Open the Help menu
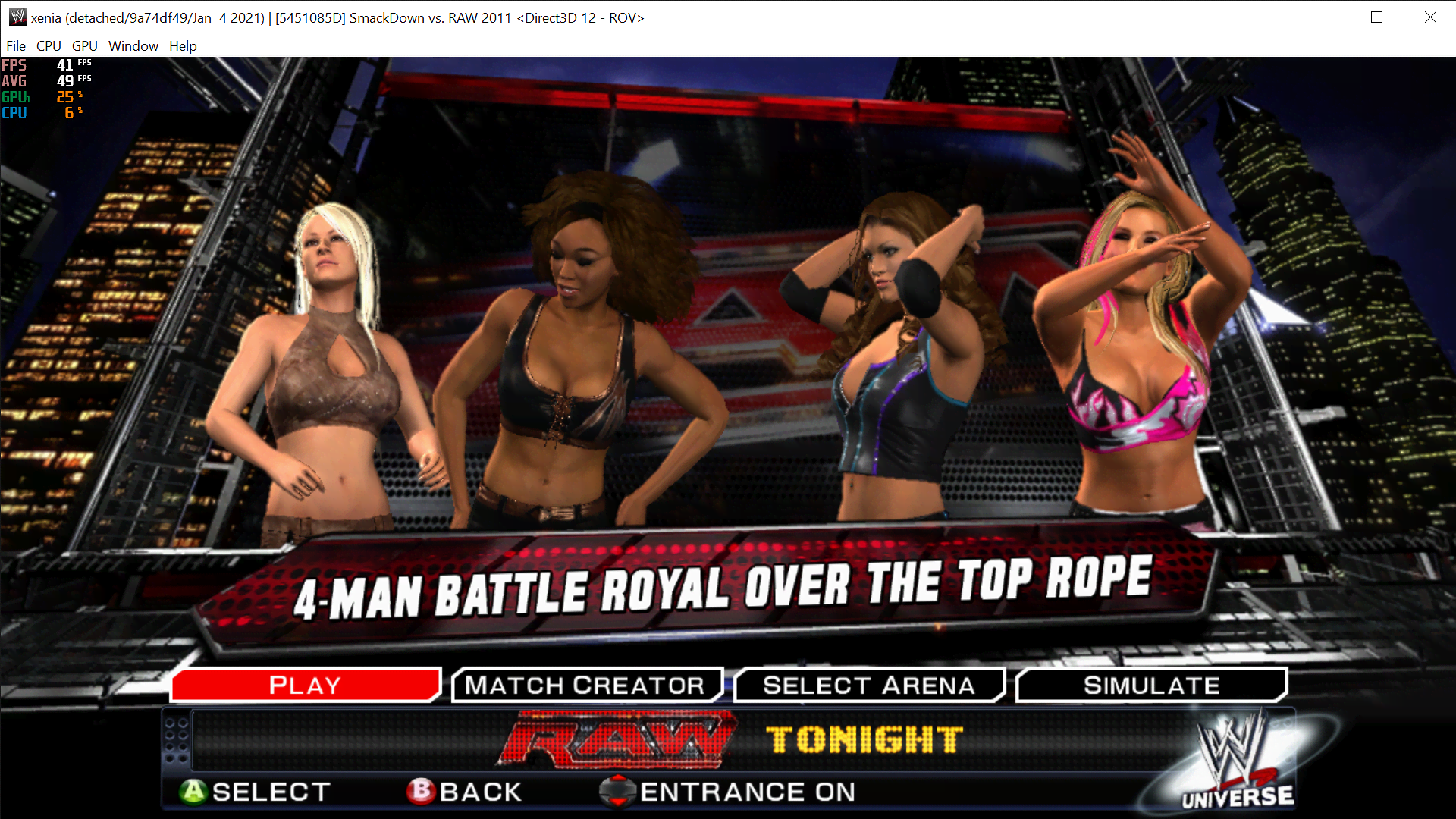The image size is (1456, 819). click(182, 45)
